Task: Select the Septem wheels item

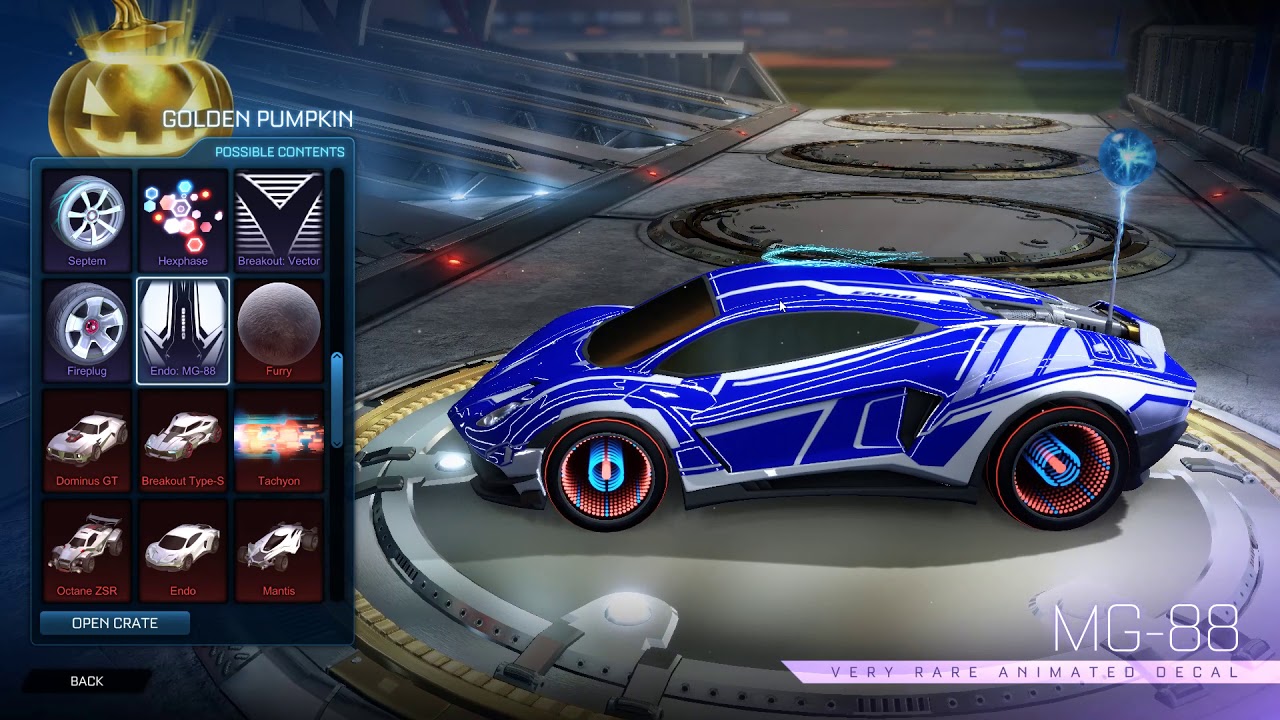Action: point(87,215)
